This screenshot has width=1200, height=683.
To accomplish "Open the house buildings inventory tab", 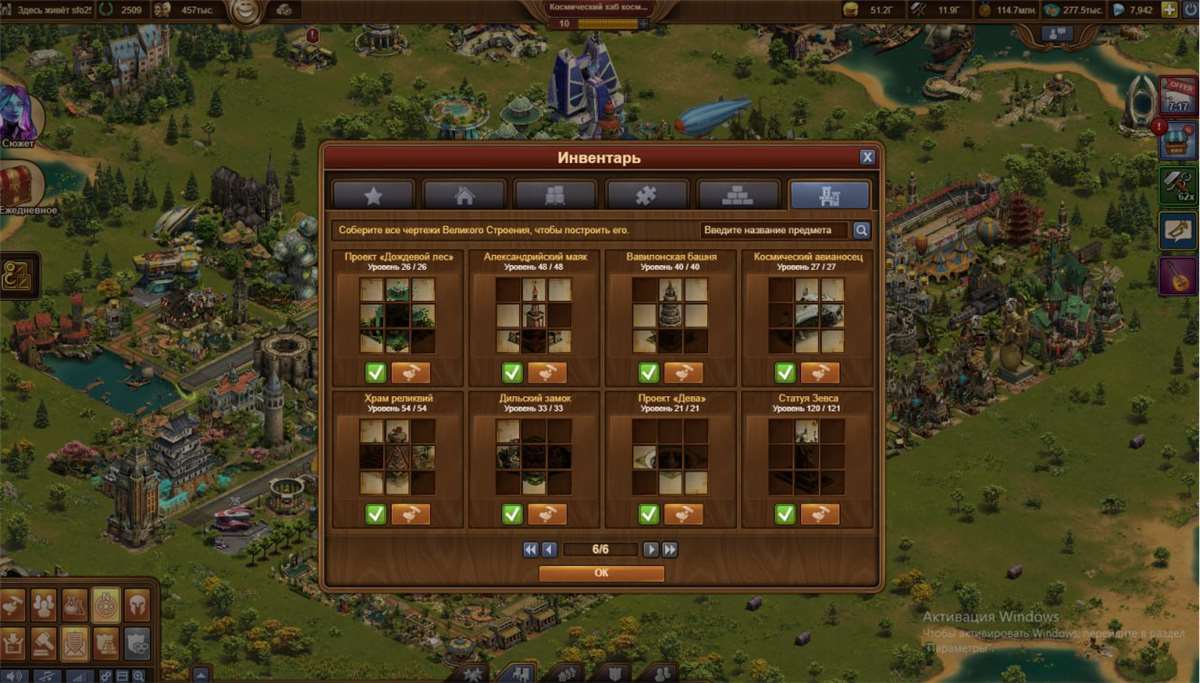I will tap(464, 195).
